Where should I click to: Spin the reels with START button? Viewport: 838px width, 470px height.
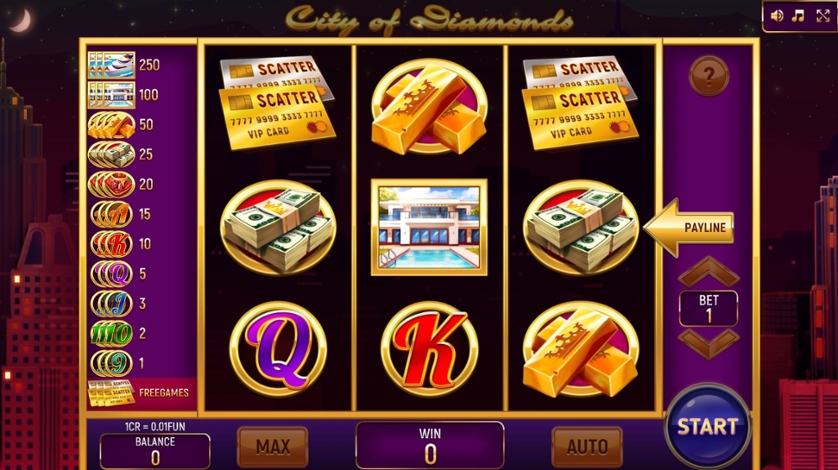707,425
